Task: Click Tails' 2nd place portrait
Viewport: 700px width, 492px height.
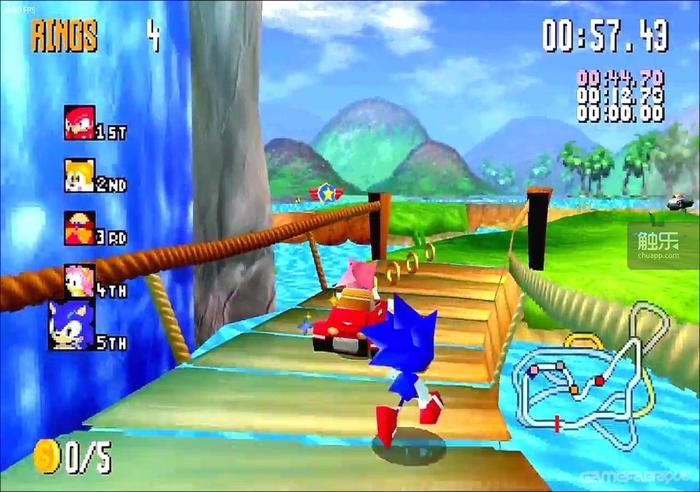Action: pyautogui.click(x=79, y=175)
